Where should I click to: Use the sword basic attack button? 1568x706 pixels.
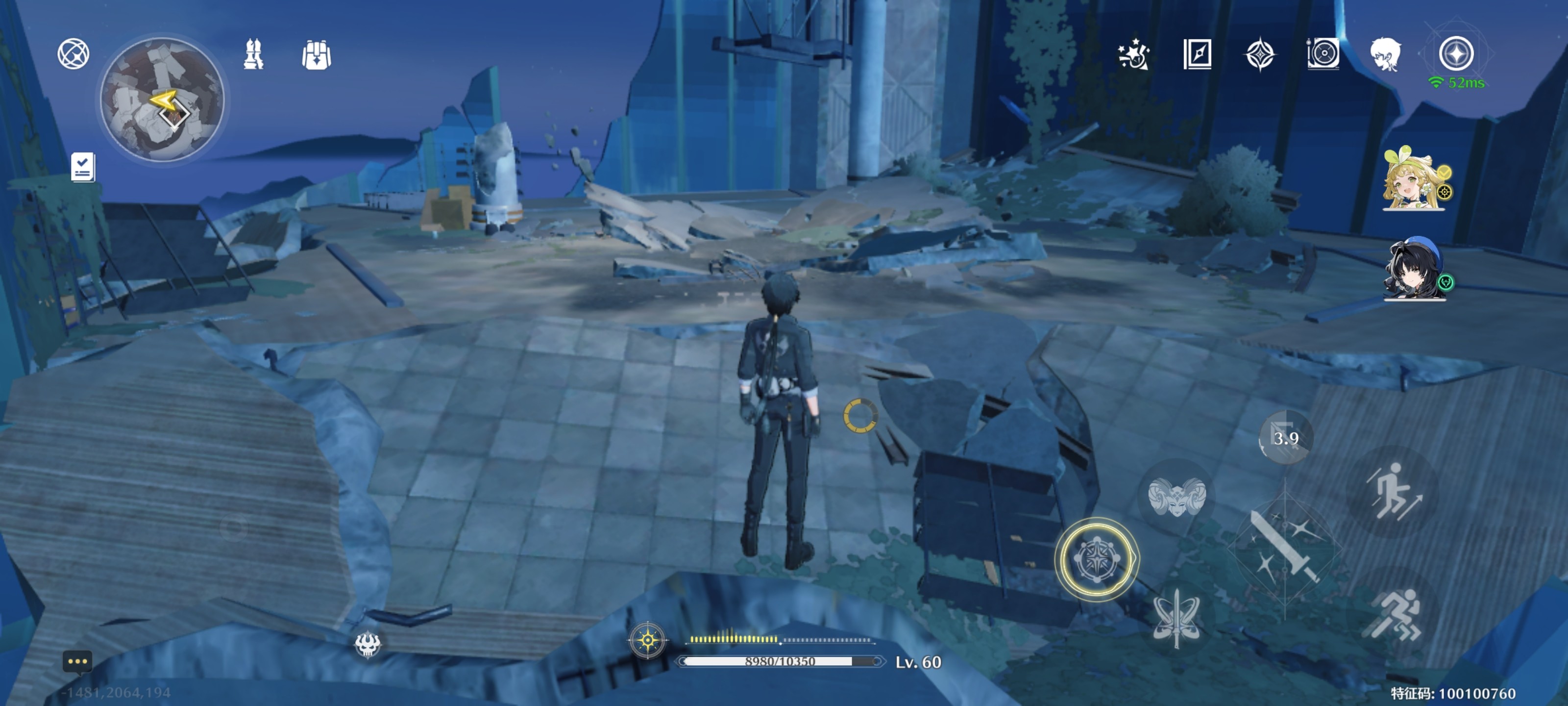pyautogui.click(x=1284, y=548)
